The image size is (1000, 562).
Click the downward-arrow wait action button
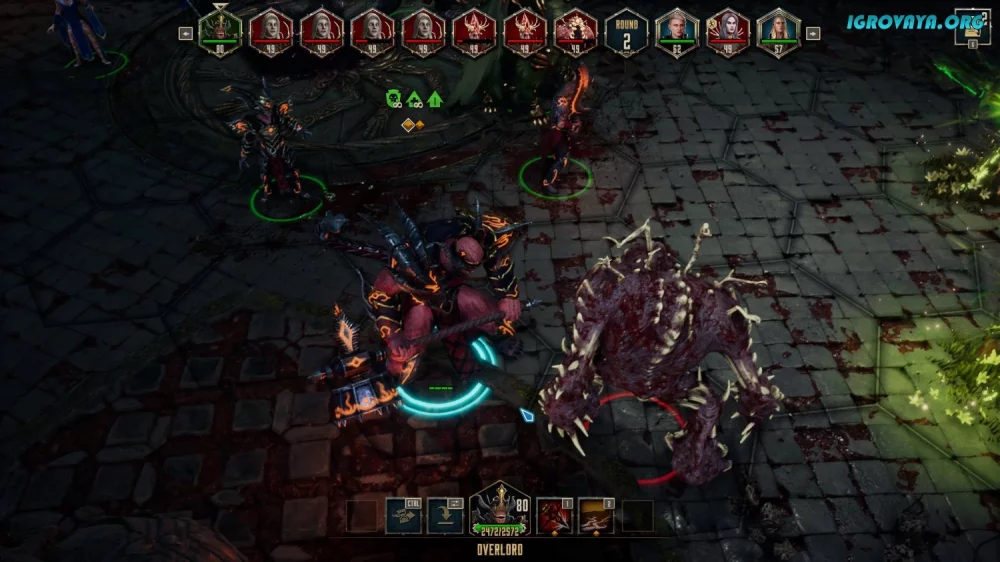(x=445, y=515)
